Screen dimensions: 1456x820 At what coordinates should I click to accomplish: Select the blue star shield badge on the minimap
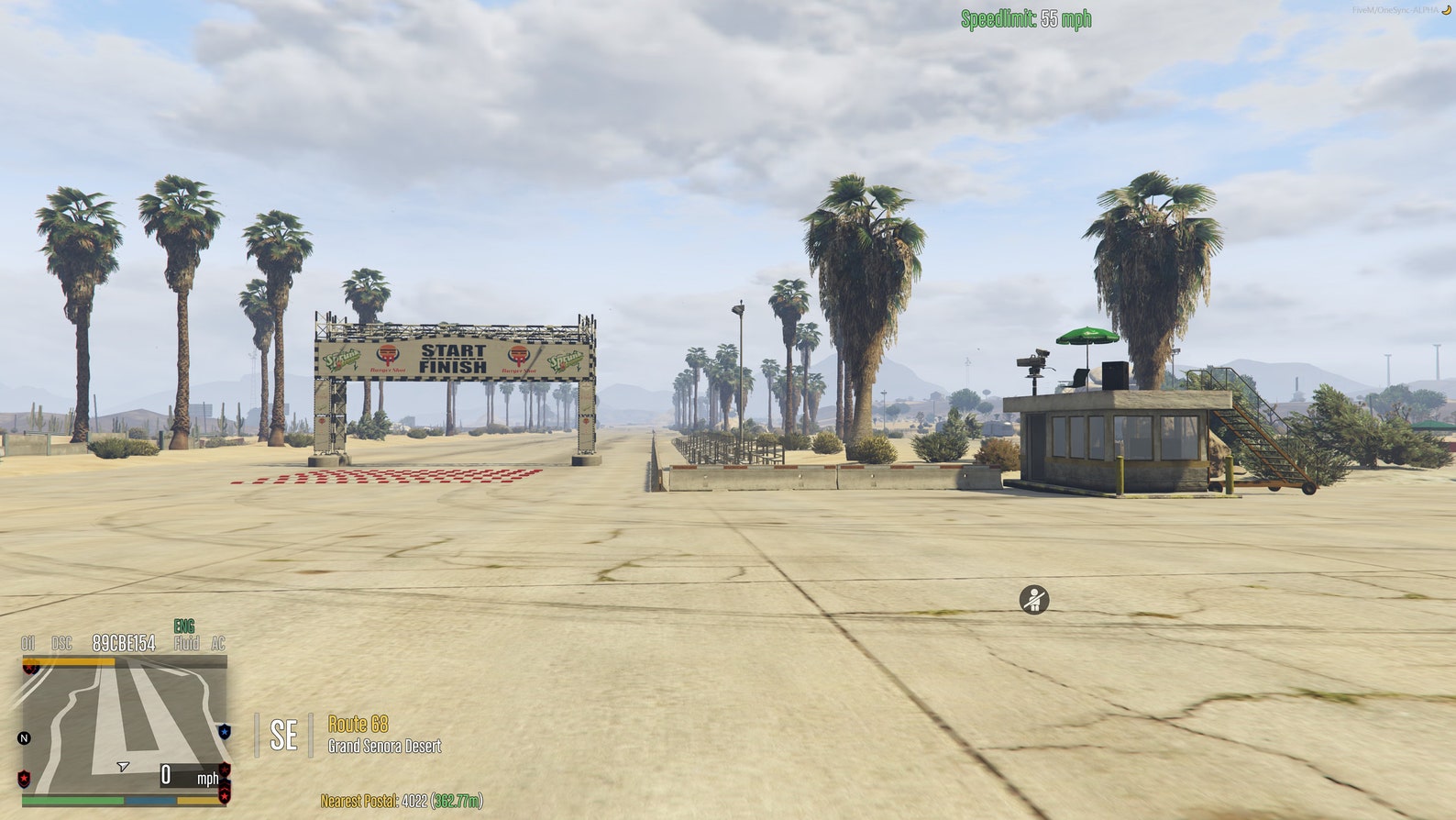click(x=225, y=731)
